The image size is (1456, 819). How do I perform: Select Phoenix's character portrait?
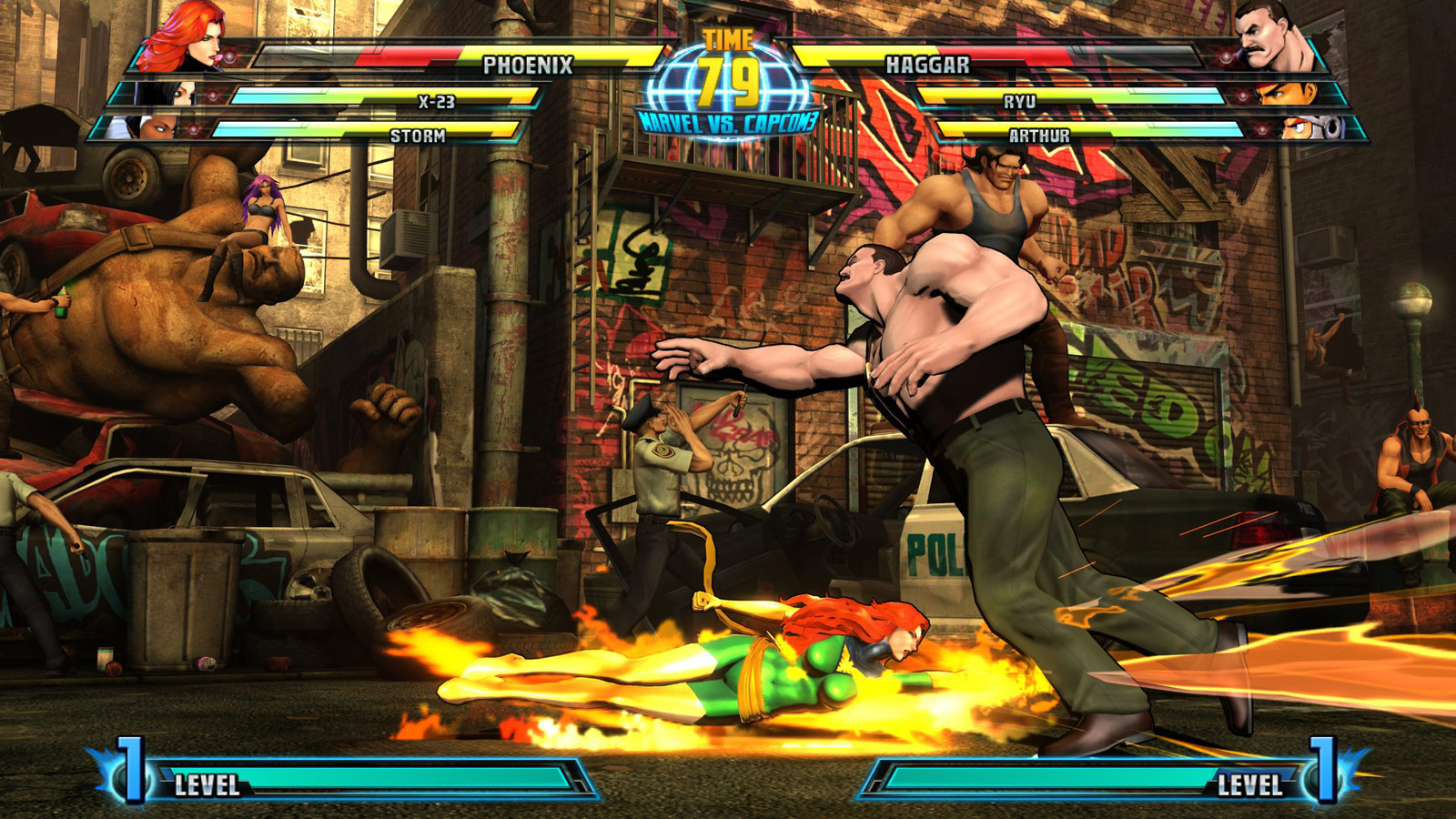point(178,38)
